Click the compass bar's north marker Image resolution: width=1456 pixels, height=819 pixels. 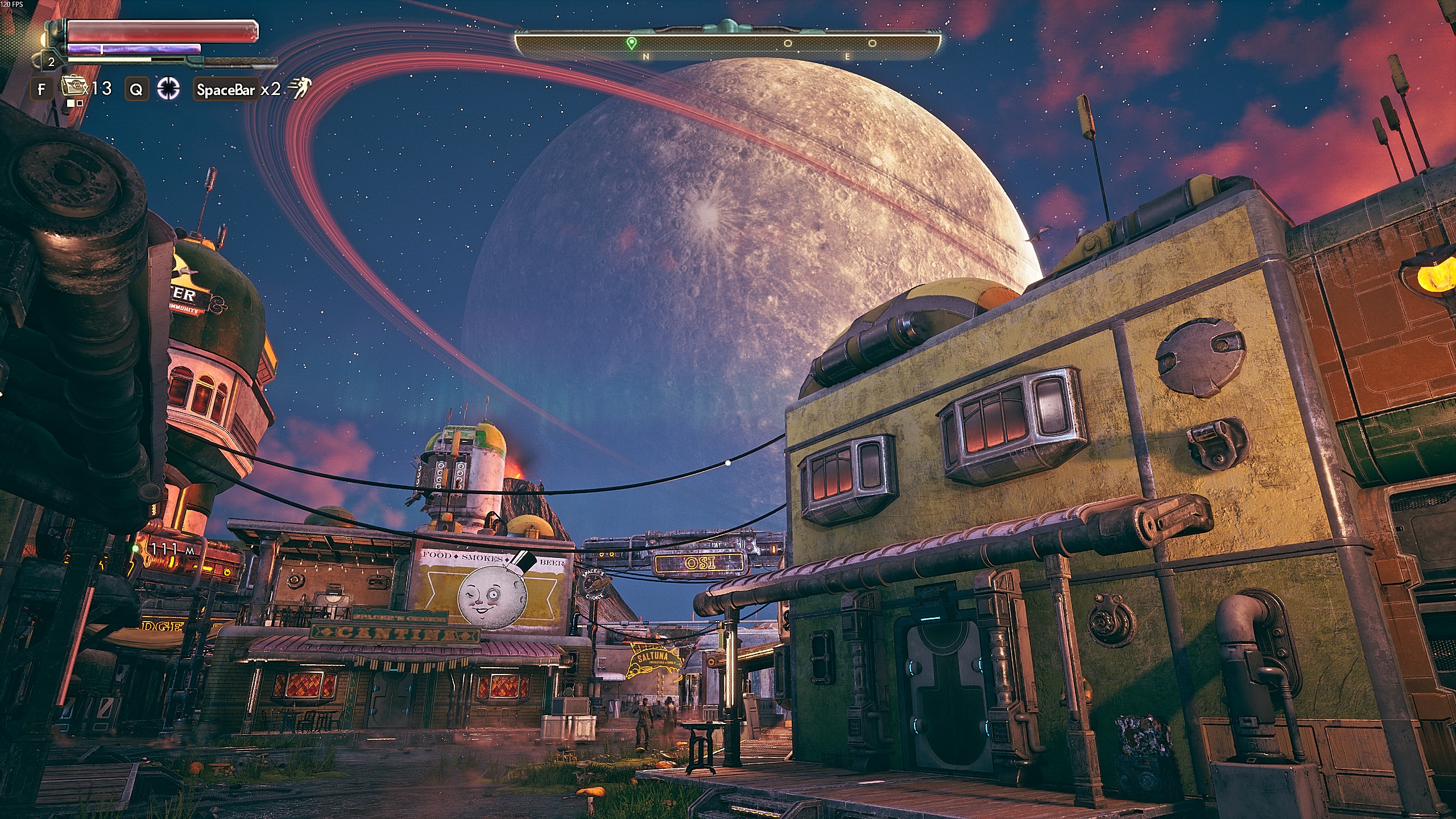(646, 57)
